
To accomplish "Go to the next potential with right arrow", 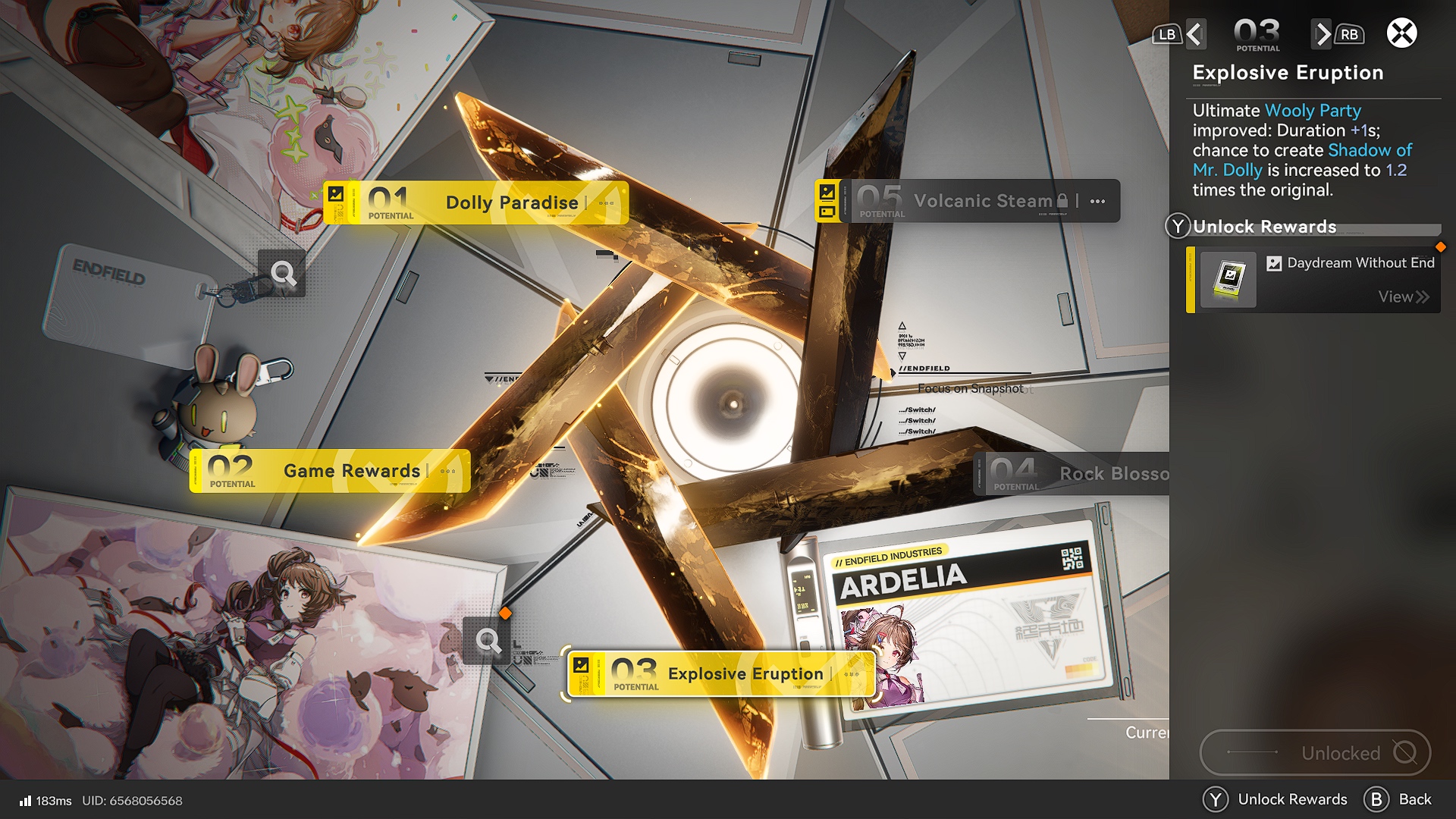I will click(x=1323, y=34).
